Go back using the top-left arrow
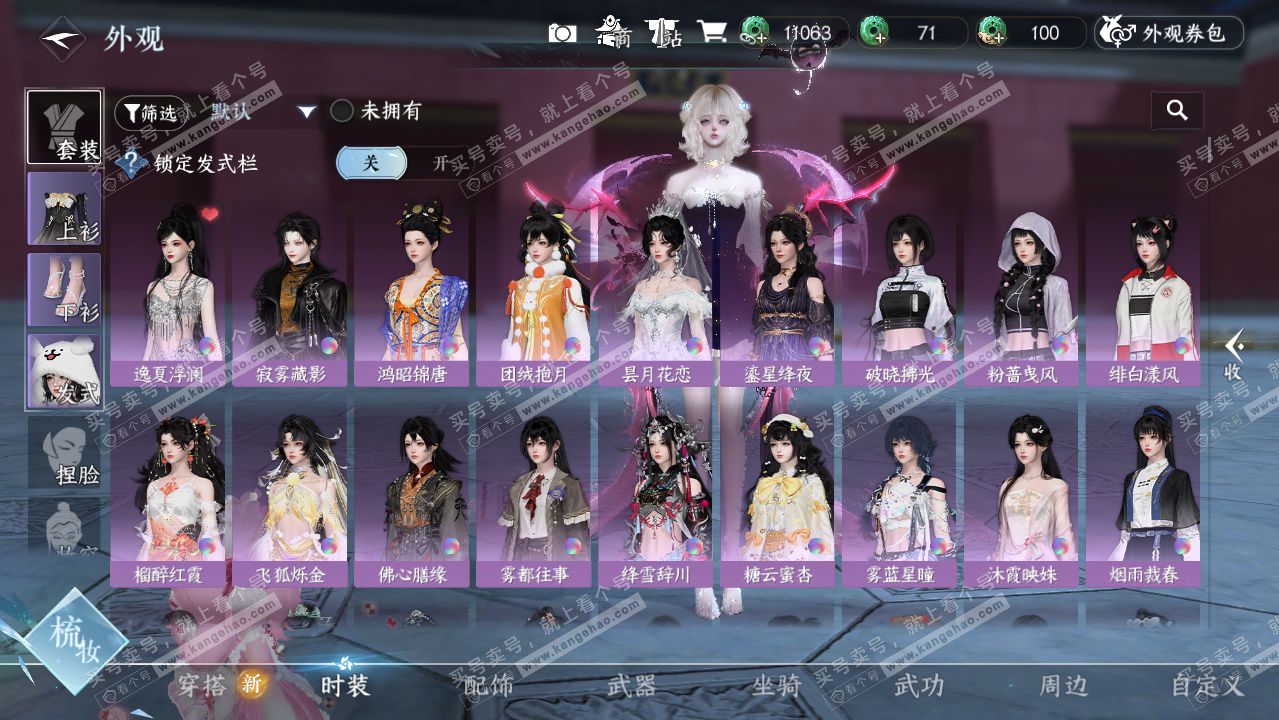 point(61,39)
